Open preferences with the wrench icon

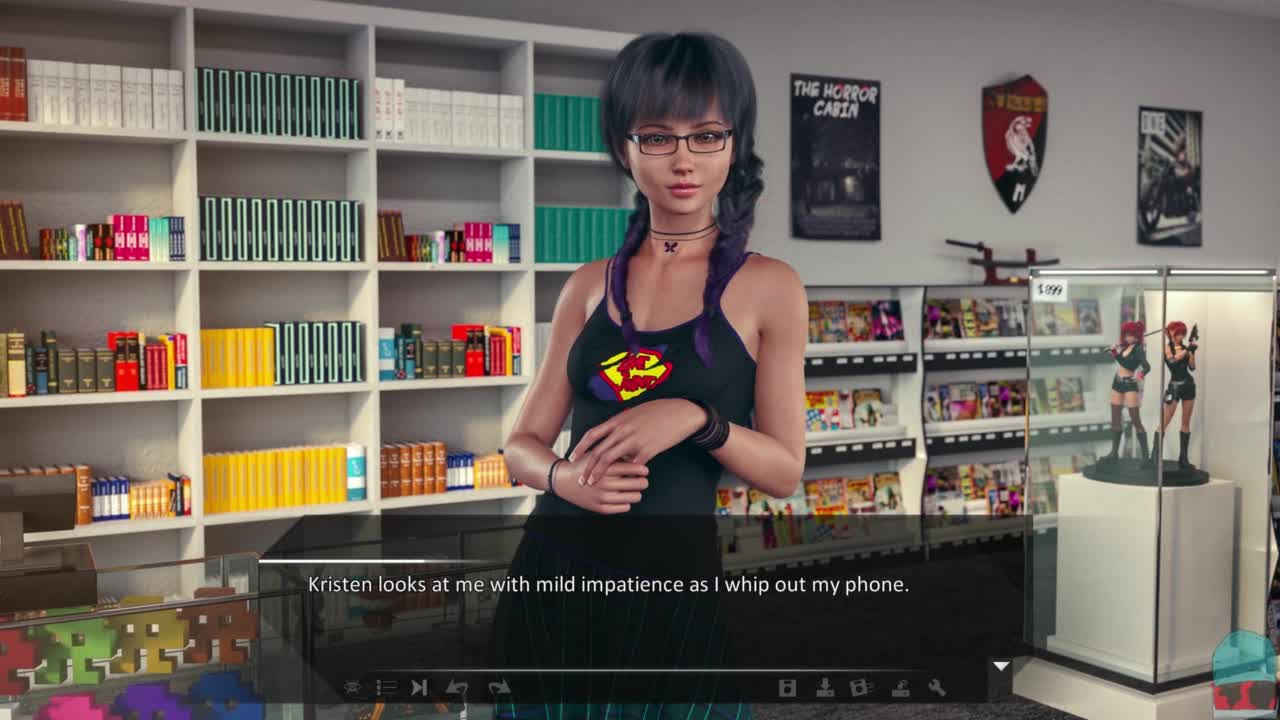937,687
